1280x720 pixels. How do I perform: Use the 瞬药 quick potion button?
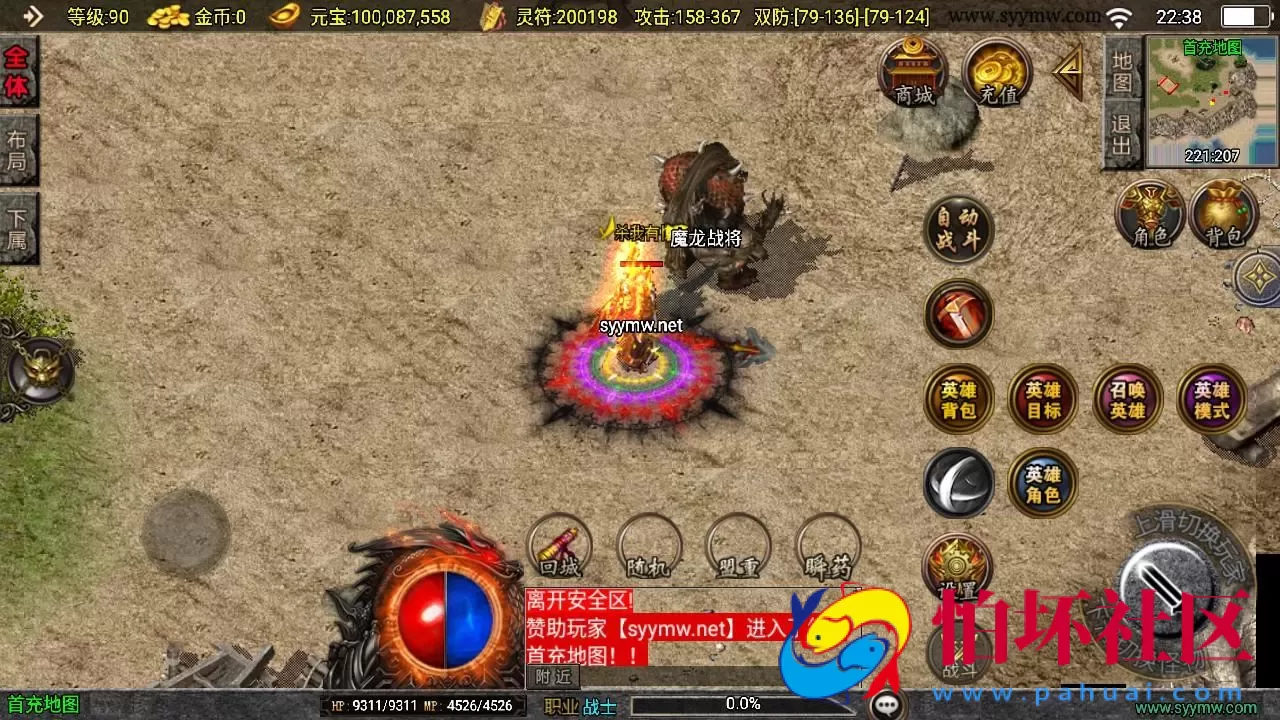pyautogui.click(x=825, y=548)
